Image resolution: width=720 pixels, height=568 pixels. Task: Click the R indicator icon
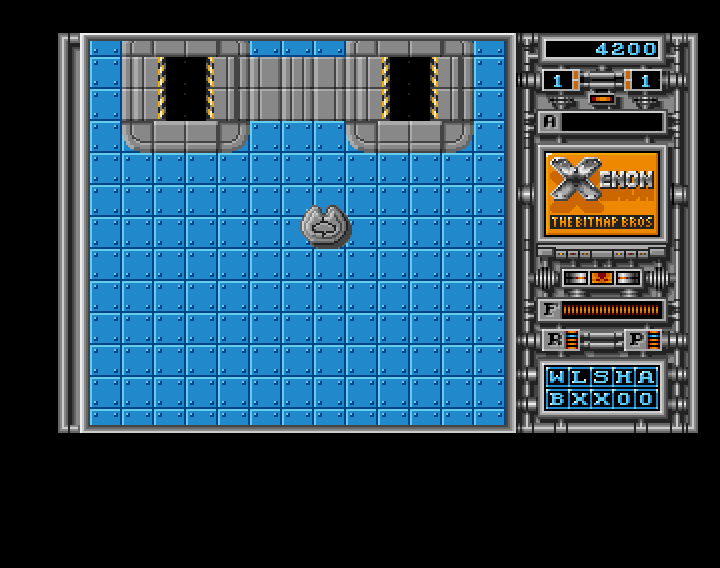click(x=554, y=340)
